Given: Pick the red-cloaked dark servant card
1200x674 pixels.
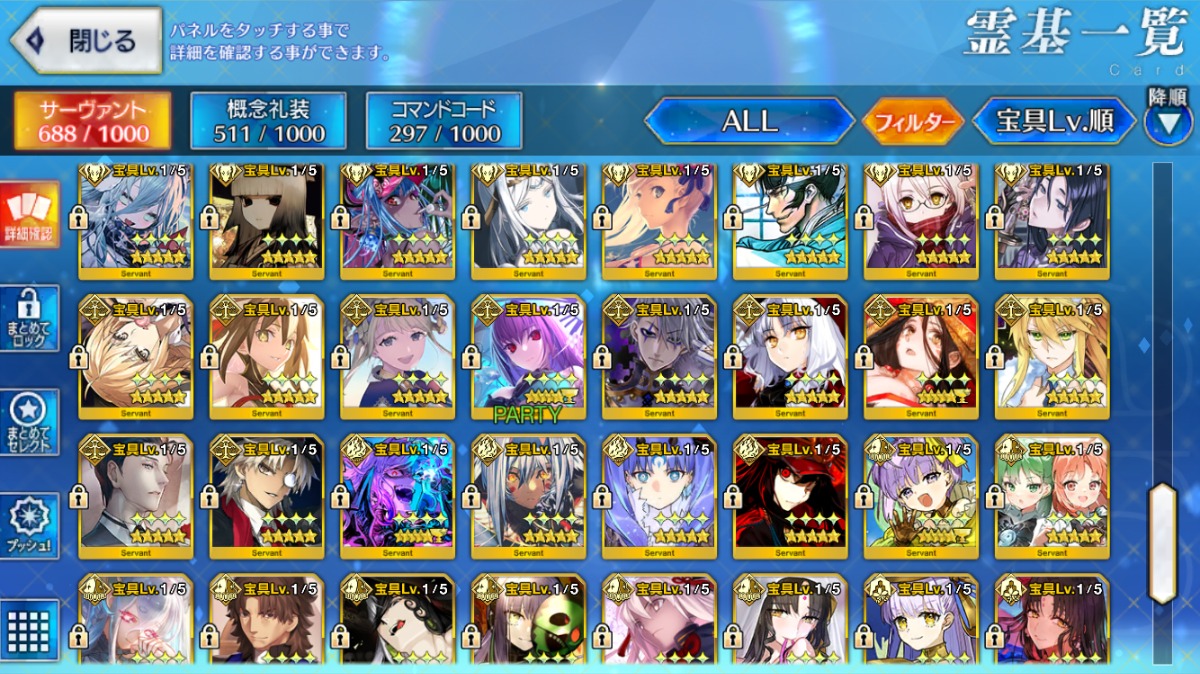Looking at the screenshot, I should click(790, 495).
